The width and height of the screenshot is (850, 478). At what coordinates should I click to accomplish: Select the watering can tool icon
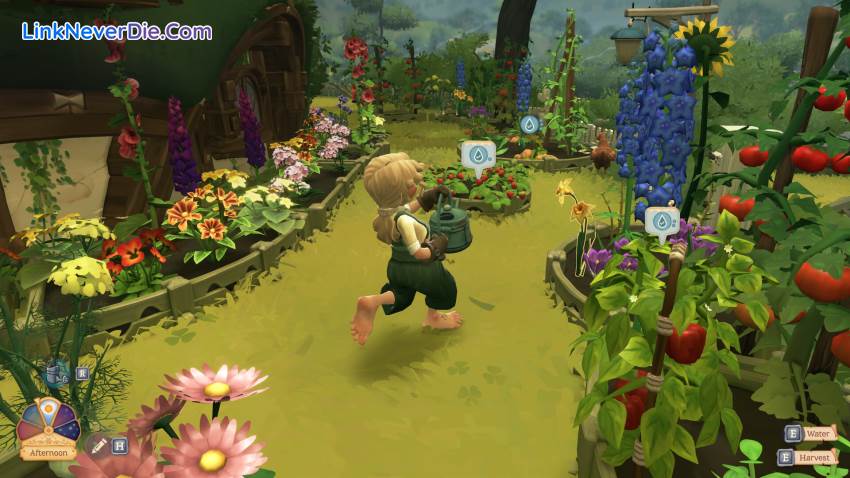tap(56, 374)
